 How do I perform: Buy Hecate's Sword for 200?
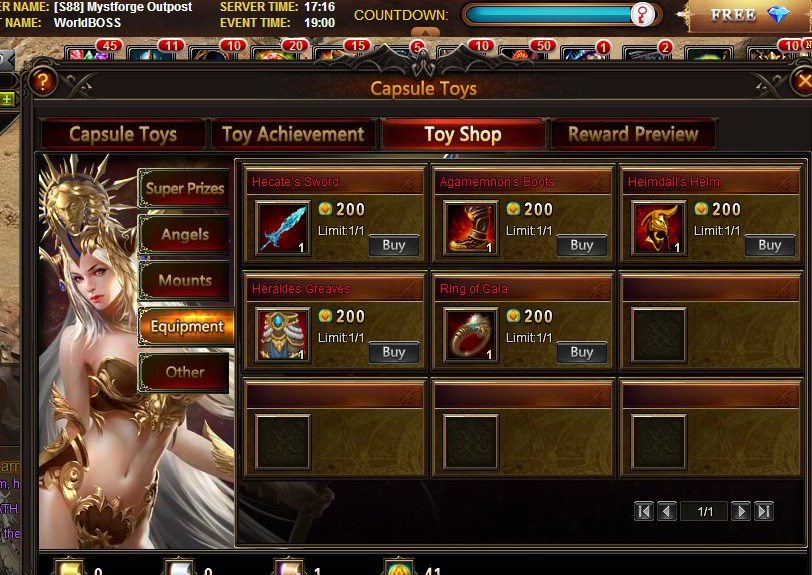coord(393,245)
